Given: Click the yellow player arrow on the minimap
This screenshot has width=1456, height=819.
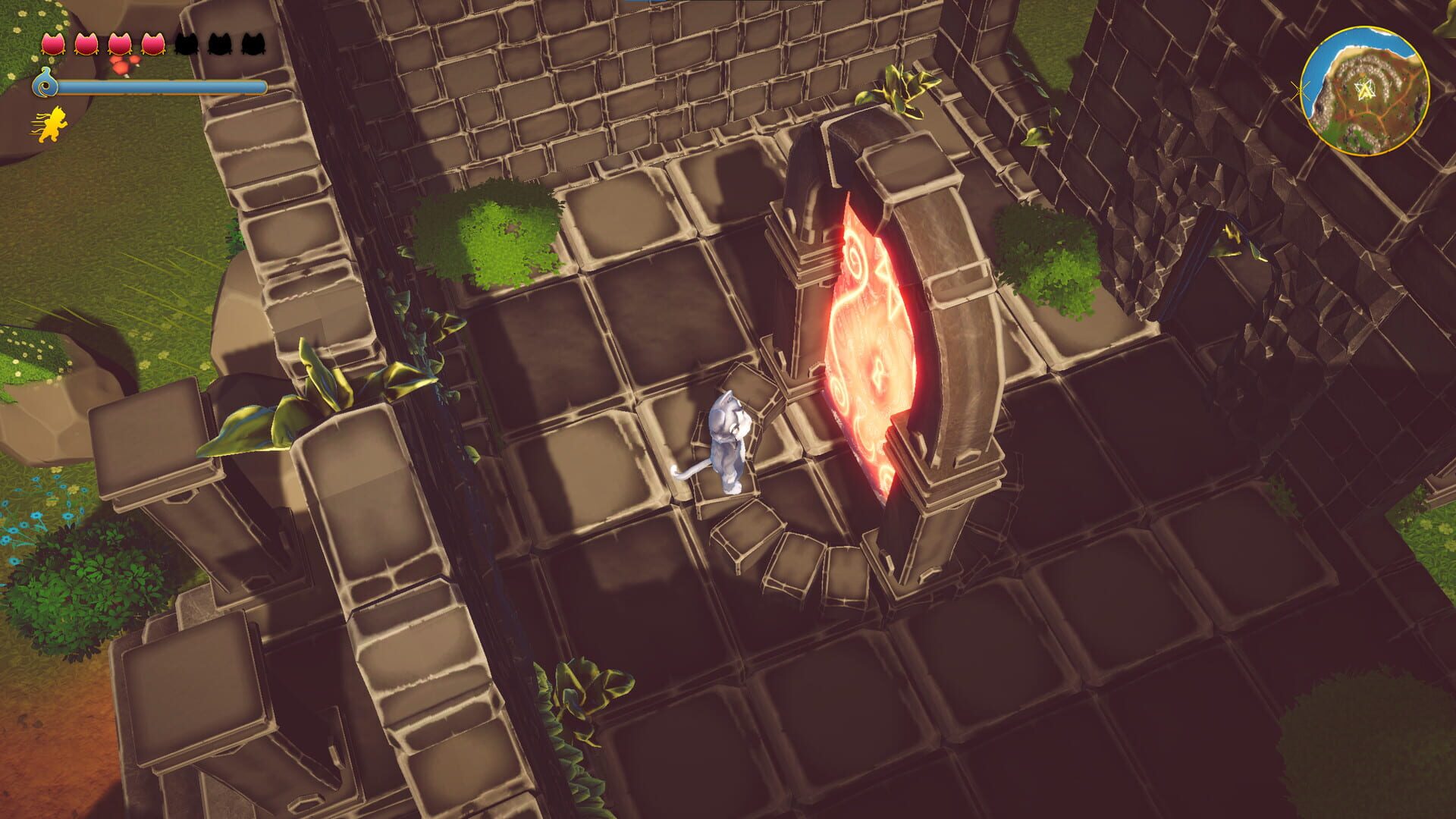Looking at the screenshot, I should click(1365, 91).
